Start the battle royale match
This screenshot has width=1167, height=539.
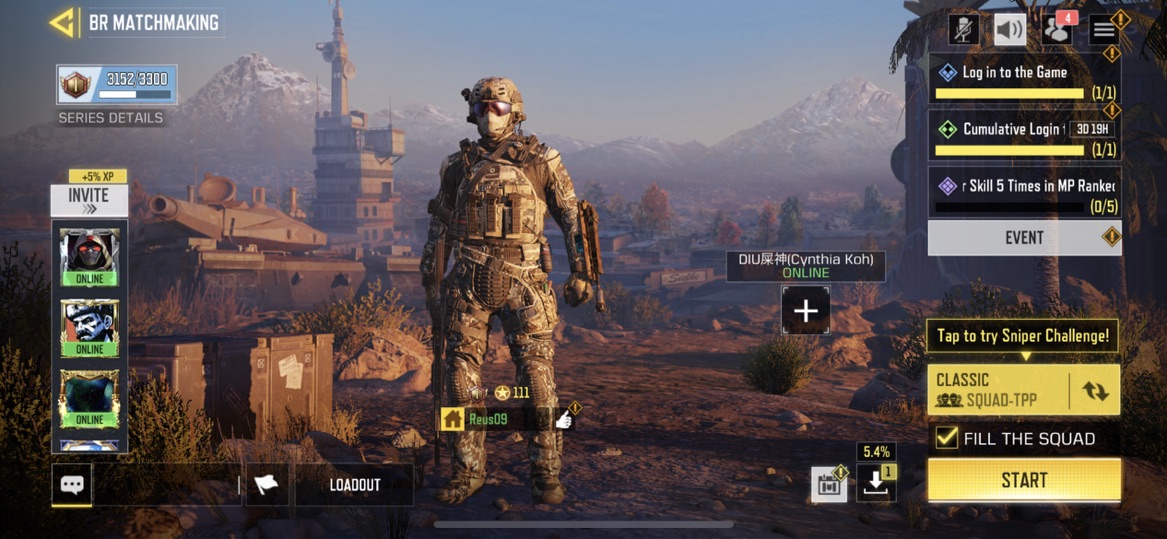(x=1024, y=480)
